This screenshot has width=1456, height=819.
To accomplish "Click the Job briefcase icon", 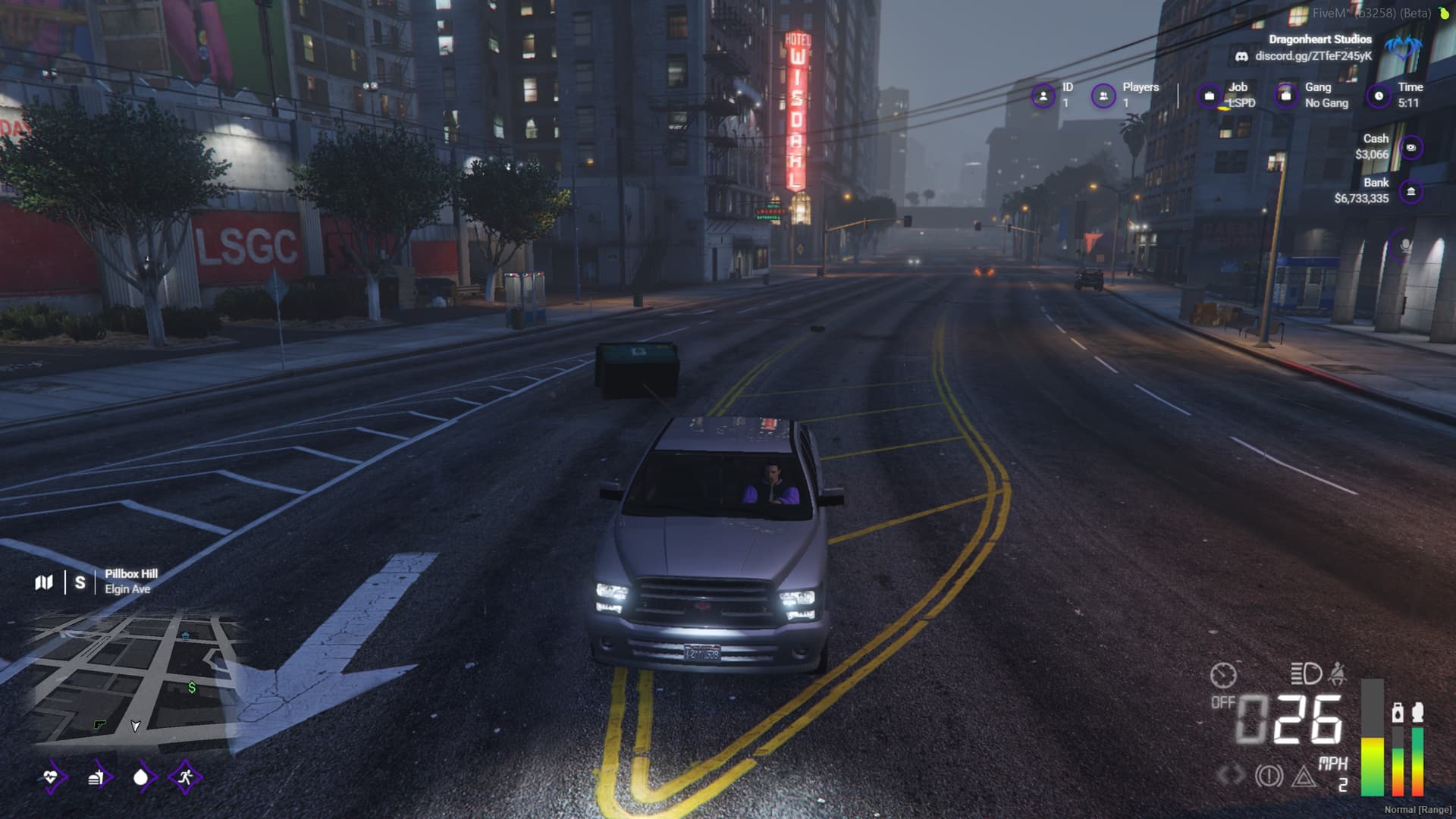I will tap(1210, 96).
